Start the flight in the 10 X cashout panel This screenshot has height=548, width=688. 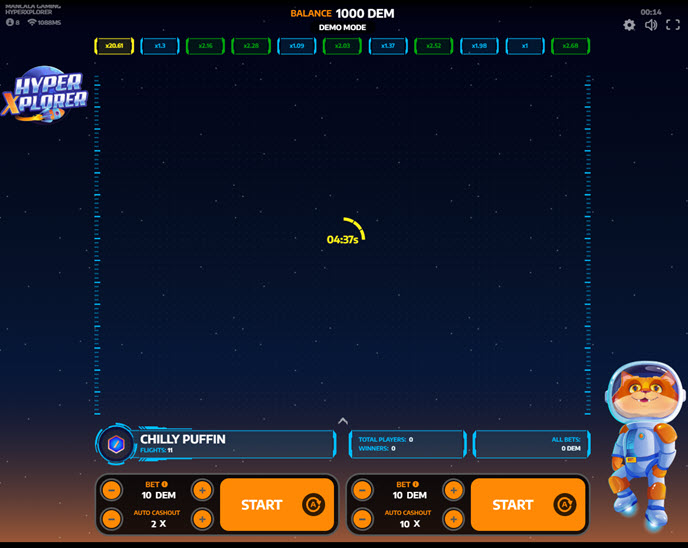click(x=513, y=505)
